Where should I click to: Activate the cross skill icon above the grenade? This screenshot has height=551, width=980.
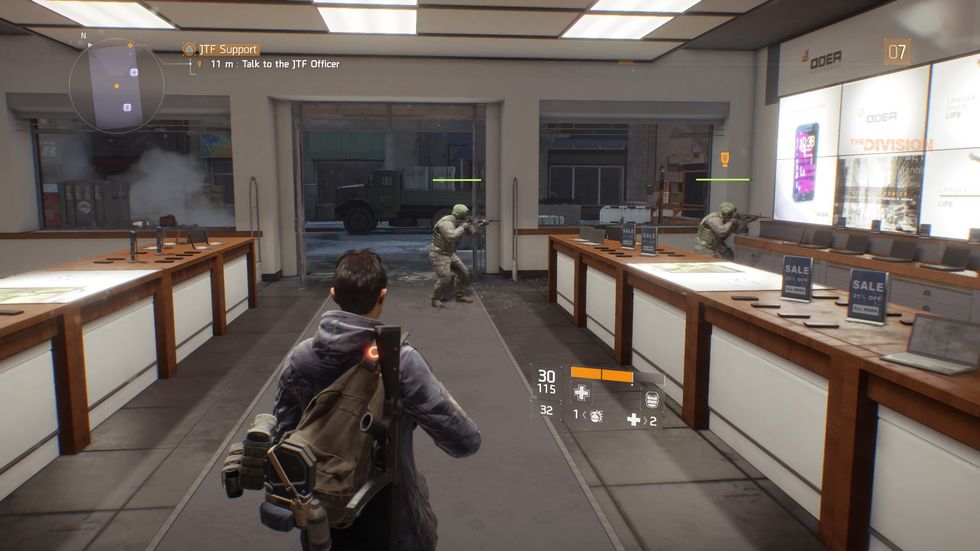click(581, 393)
